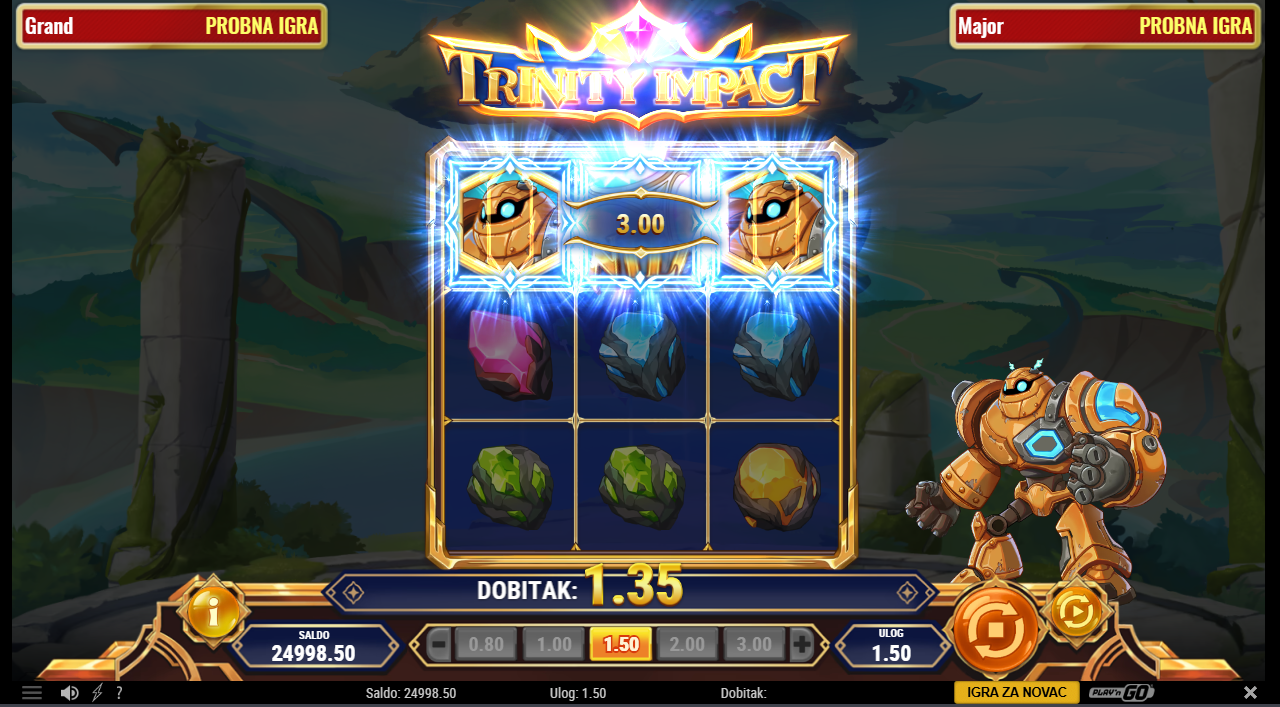Set the bet to 2.00
Viewport: 1280px width, 707px height.
pyautogui.click(x=687, y=645)
